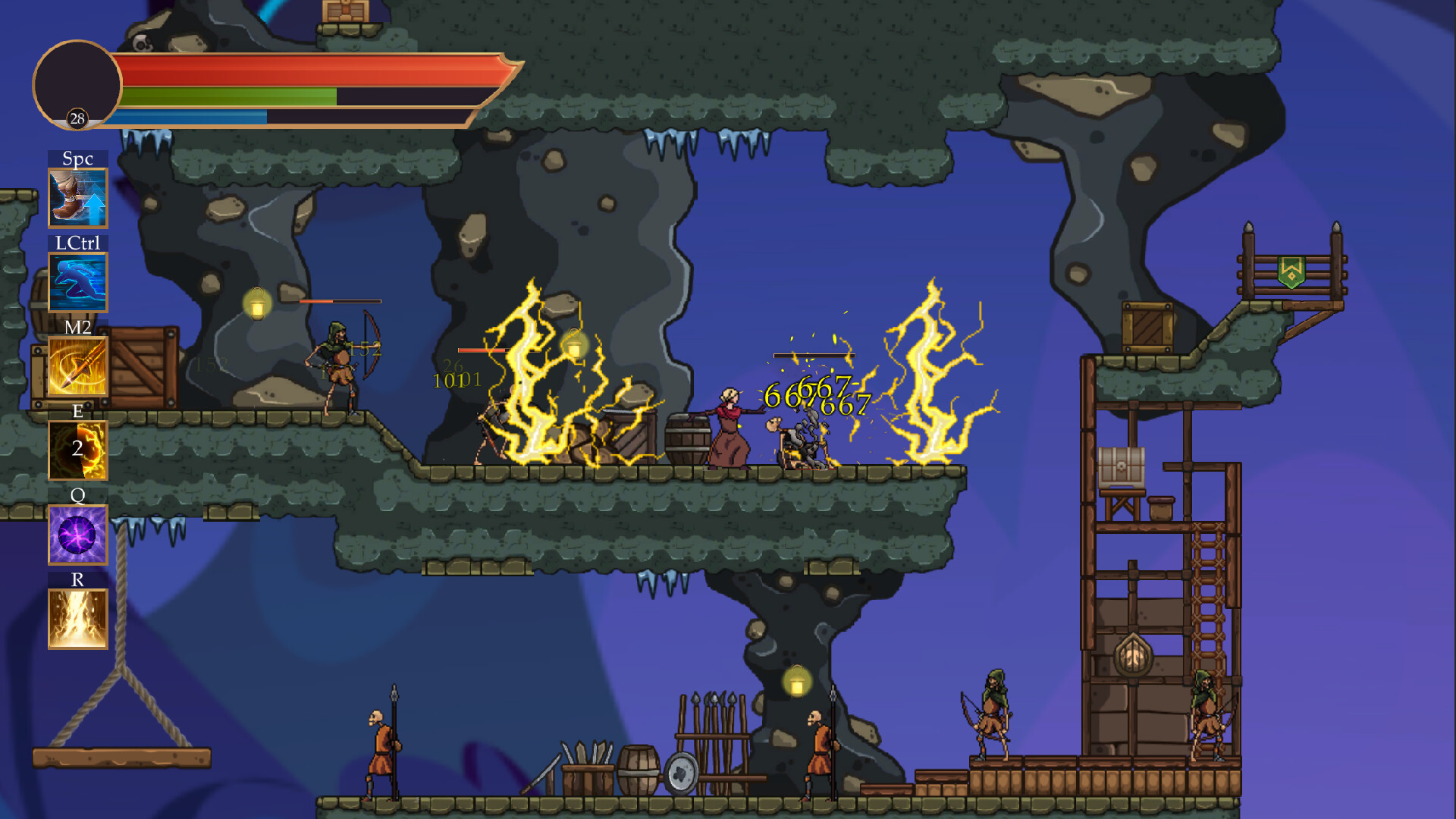Viewport: 1456px width, 819px height.
Task: Click the Spc keybind label above the boots skill
Action: point(77,158)
